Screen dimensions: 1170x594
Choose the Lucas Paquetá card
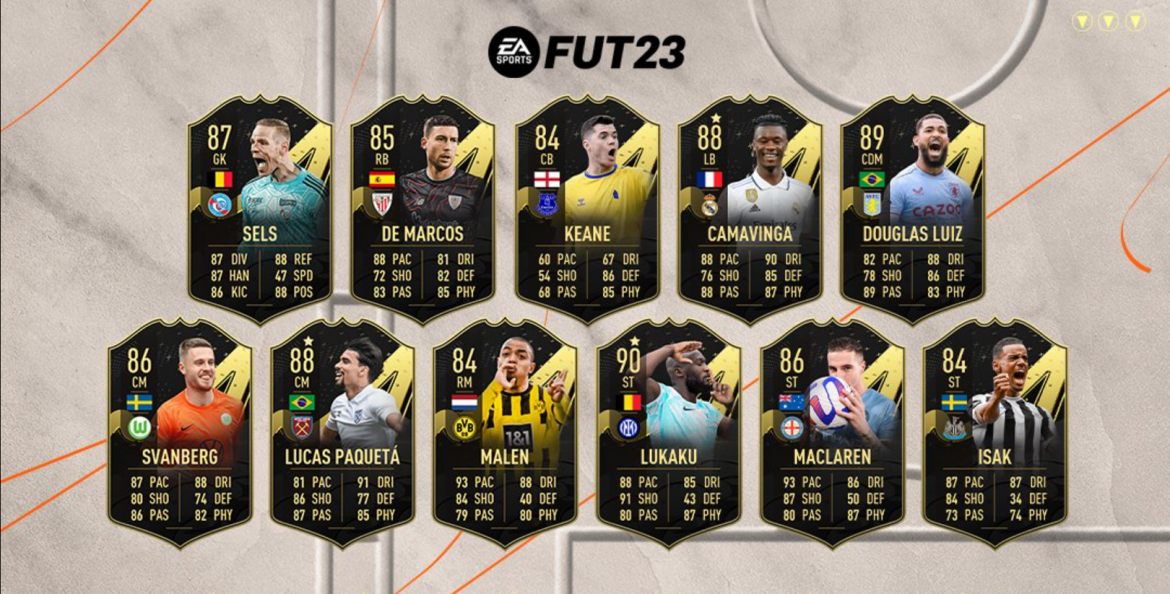(342, 433)
